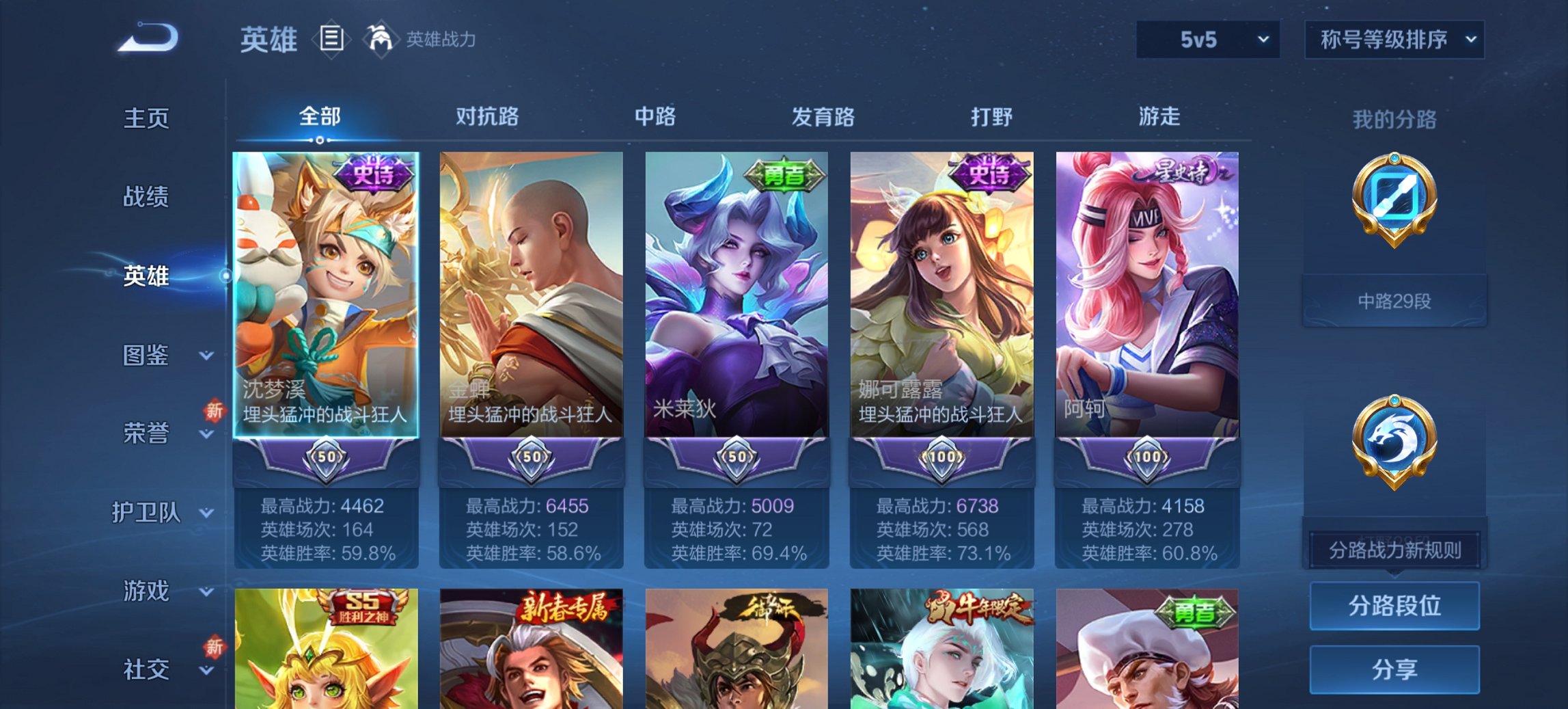Select the 金蝉 hero card
Screen dimensions: 1568x709
tap(532, 308)
